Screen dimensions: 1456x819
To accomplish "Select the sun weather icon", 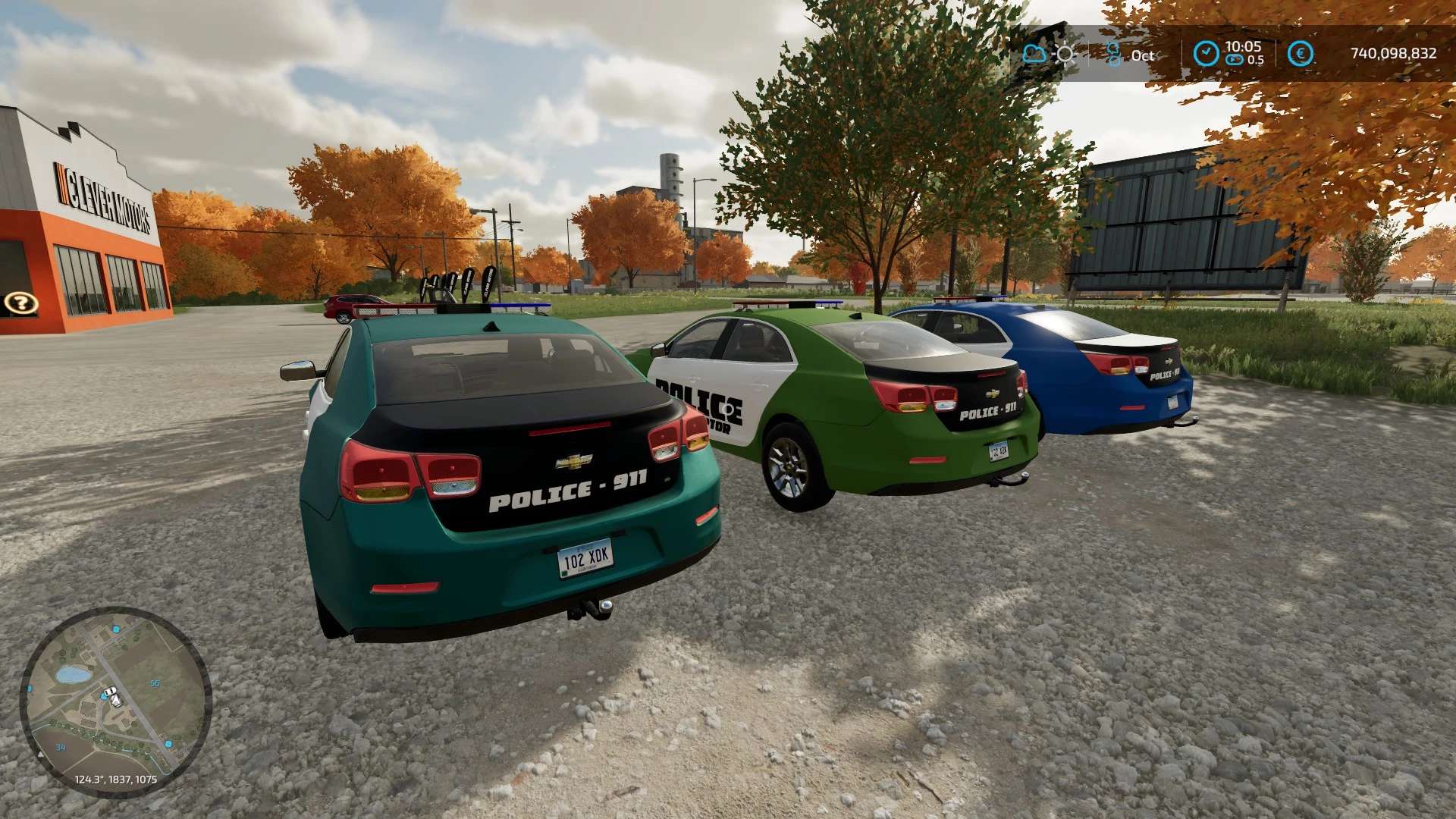I will pyautogui.click(x=1065, y=54).
